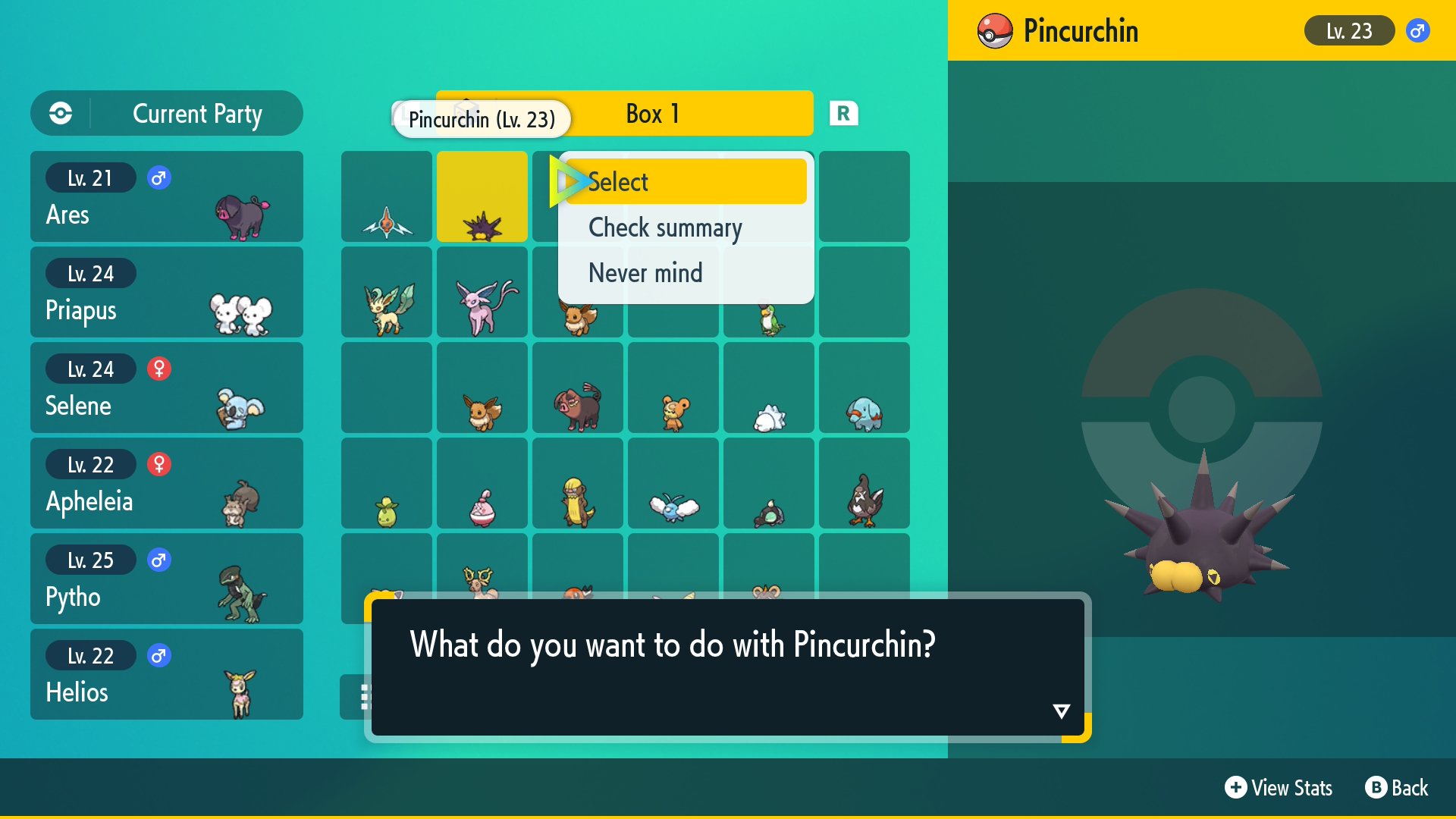Pick the Teddiursa in the box
This screenshot has width=1456, height=819.
673,388
